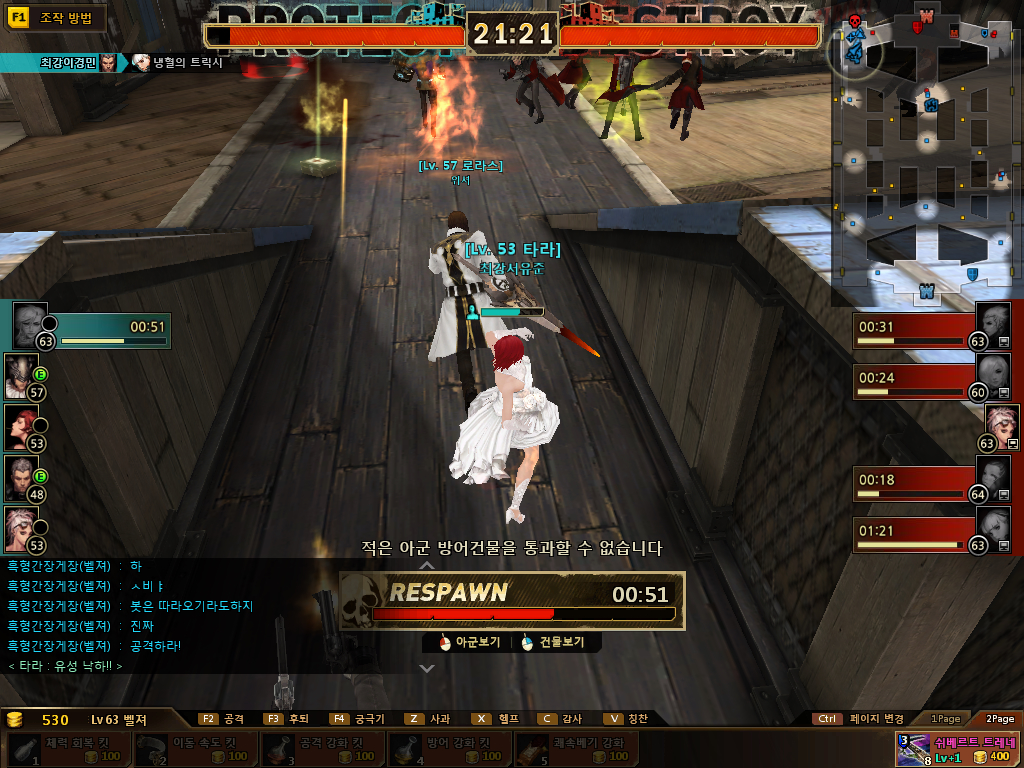Screen dimensions: 1024x768
Task: Buy the 방어 강화 킷 defense kit
Action: coord(447,749)
